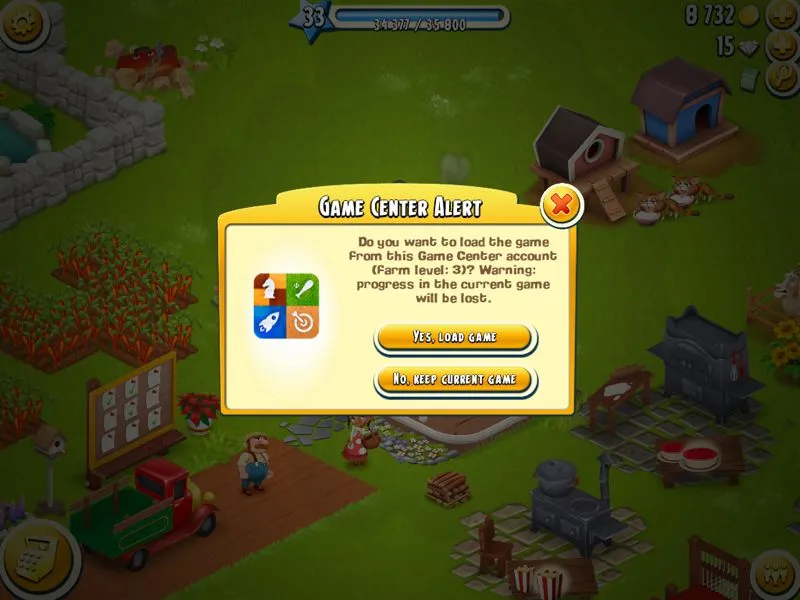Open the magnifying glass button

click(x=782, y=78)
